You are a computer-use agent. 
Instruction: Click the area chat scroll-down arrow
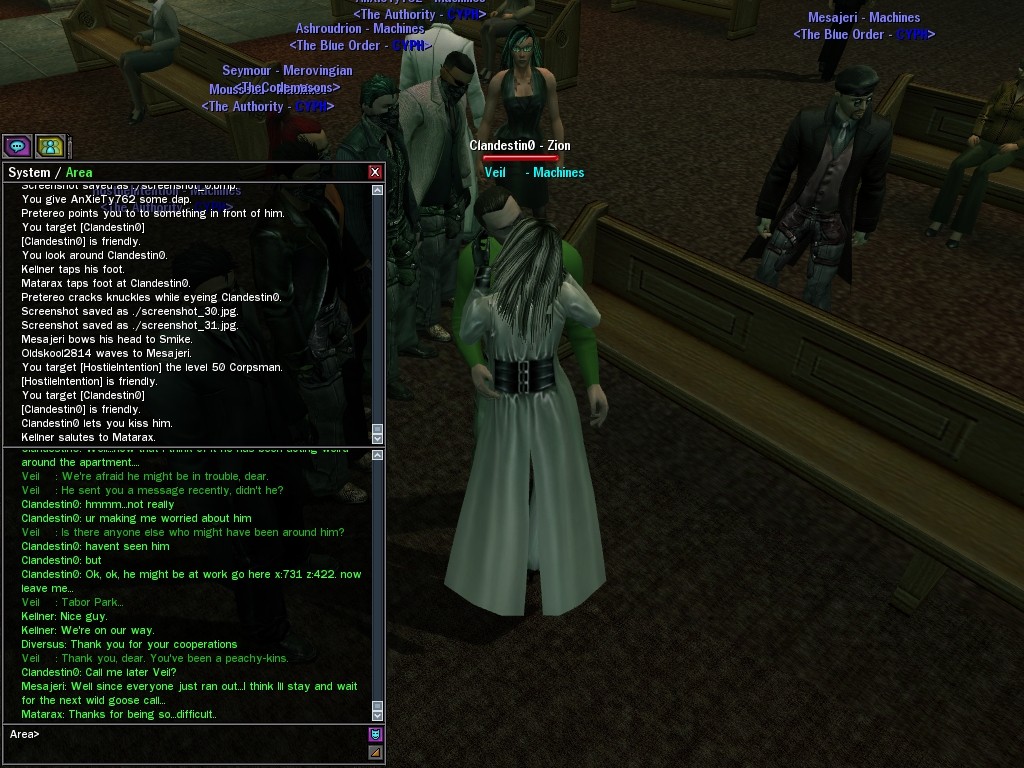(x=377, y=715)
